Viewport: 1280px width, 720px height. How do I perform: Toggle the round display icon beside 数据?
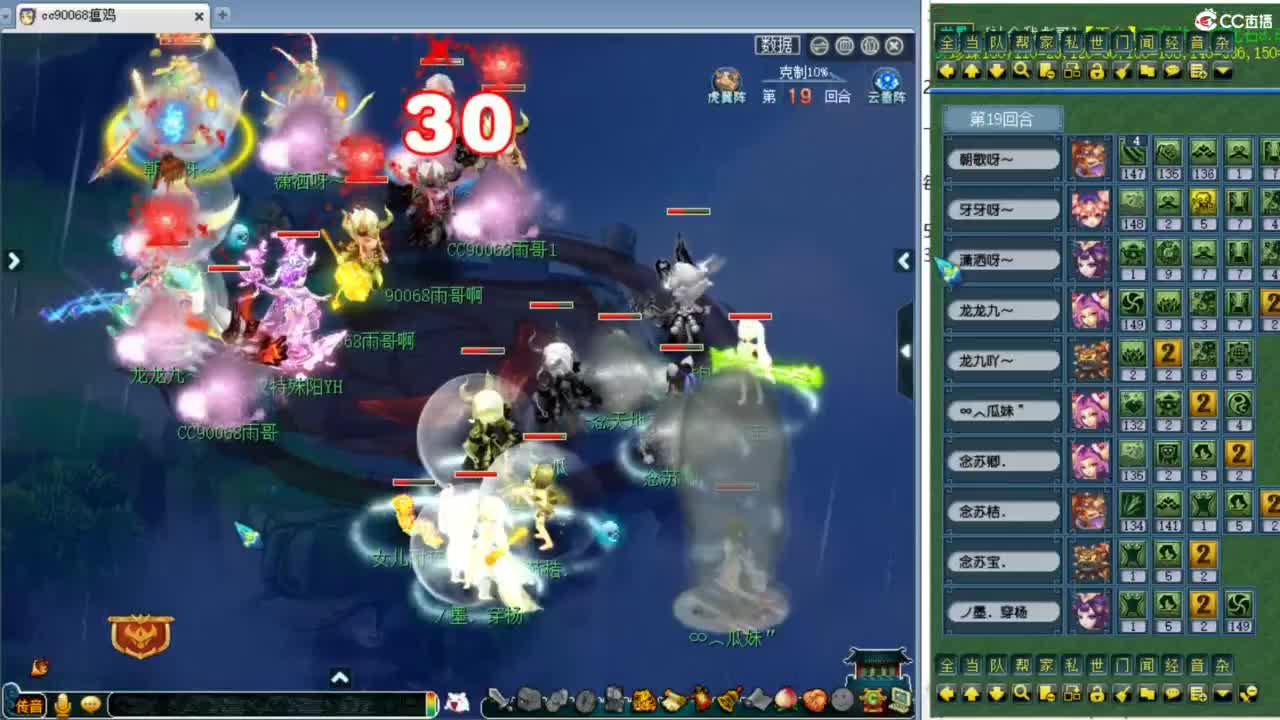point(818,45)
